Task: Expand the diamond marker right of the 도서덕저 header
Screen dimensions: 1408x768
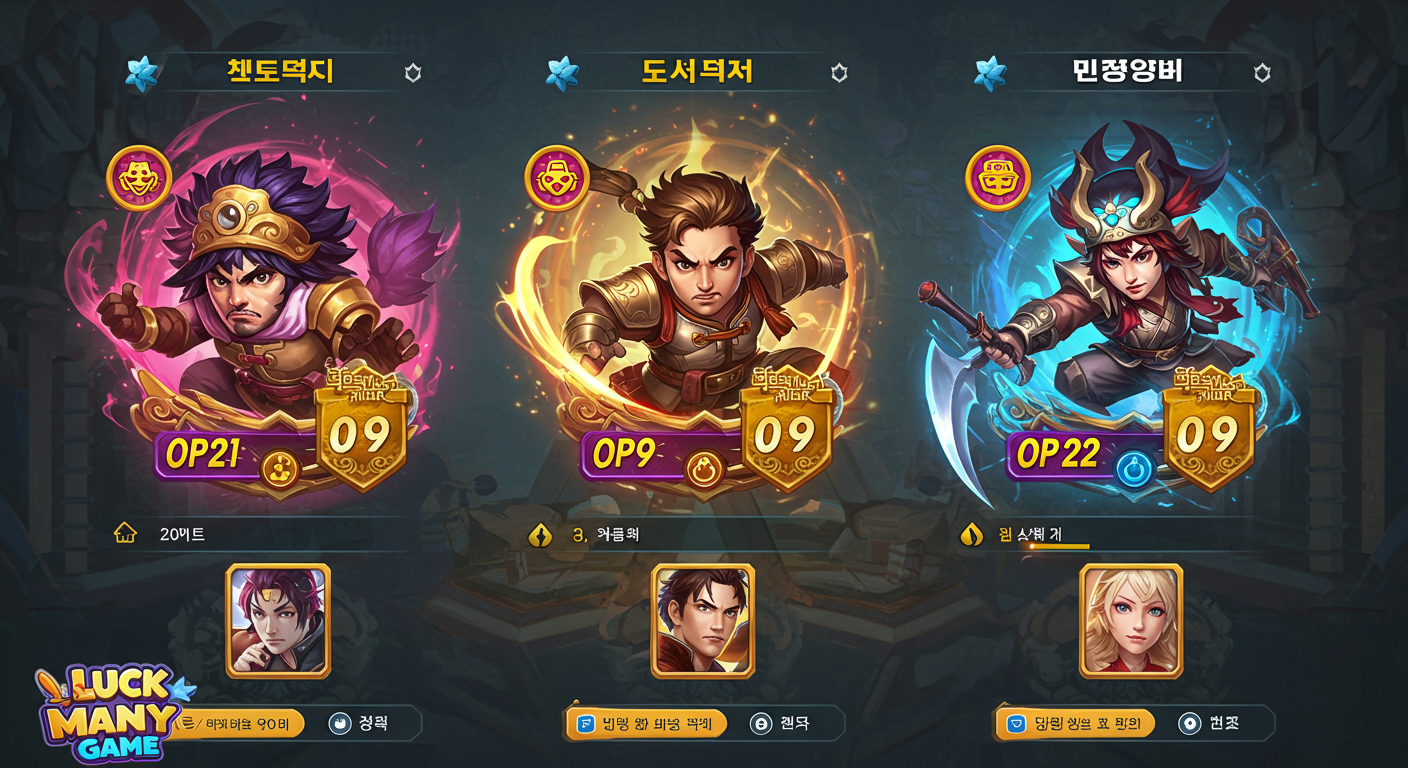Action: point(838,71)
